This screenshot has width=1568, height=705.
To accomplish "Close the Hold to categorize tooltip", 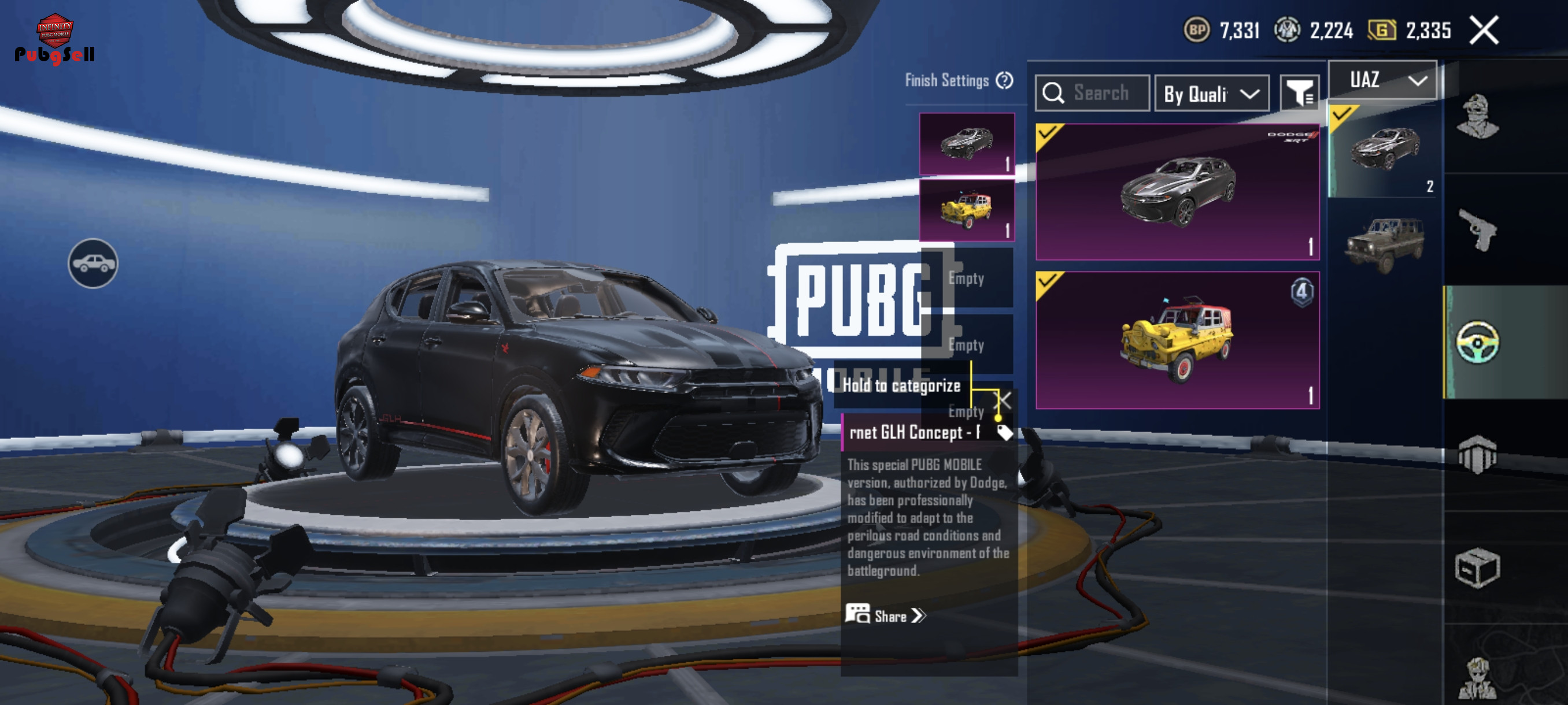I will click(1002, 400).
